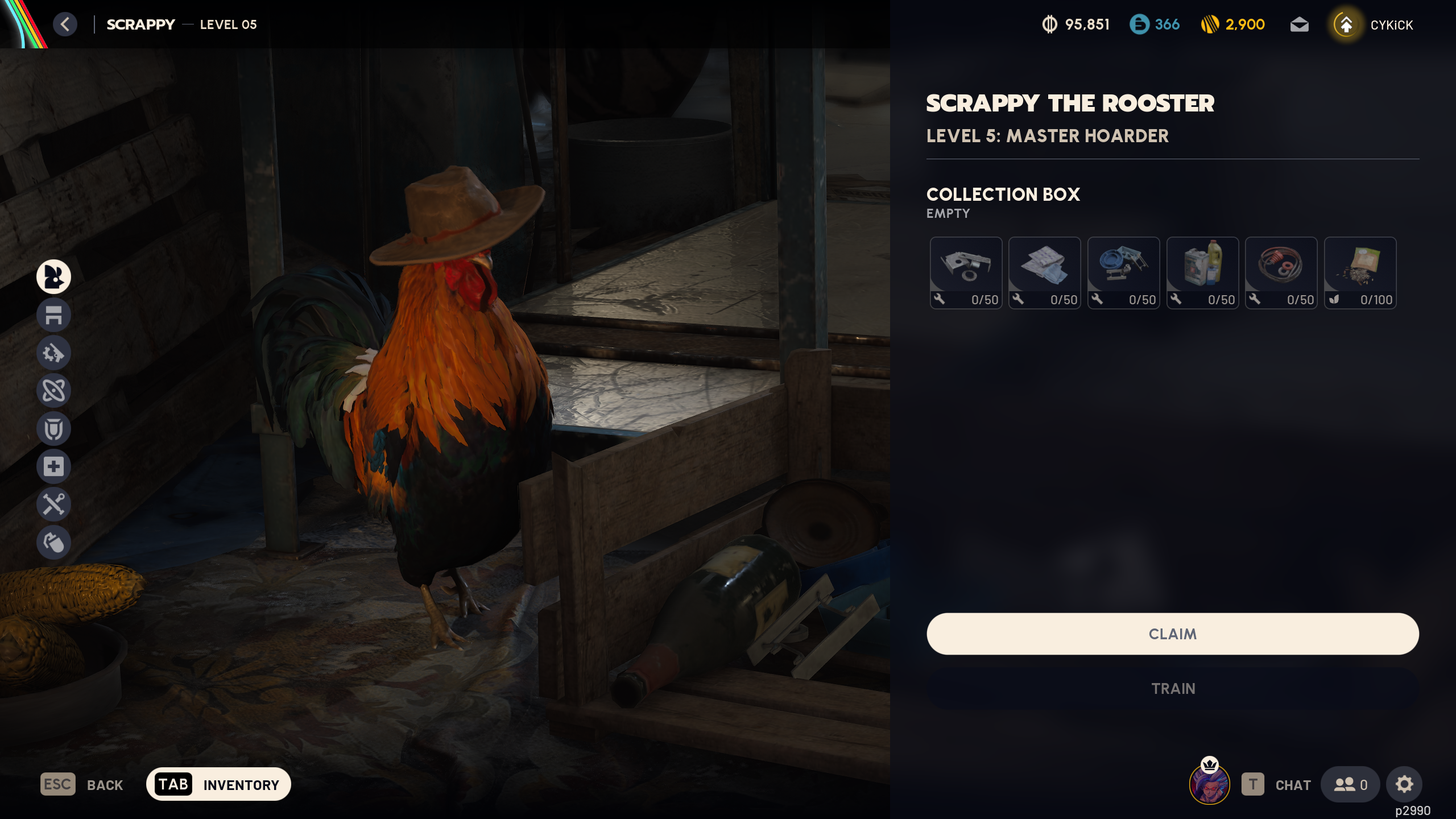The height and width of the screenshot is (819, 1456).
Task: Open the medical cross station icon
Action: [53, 466]
